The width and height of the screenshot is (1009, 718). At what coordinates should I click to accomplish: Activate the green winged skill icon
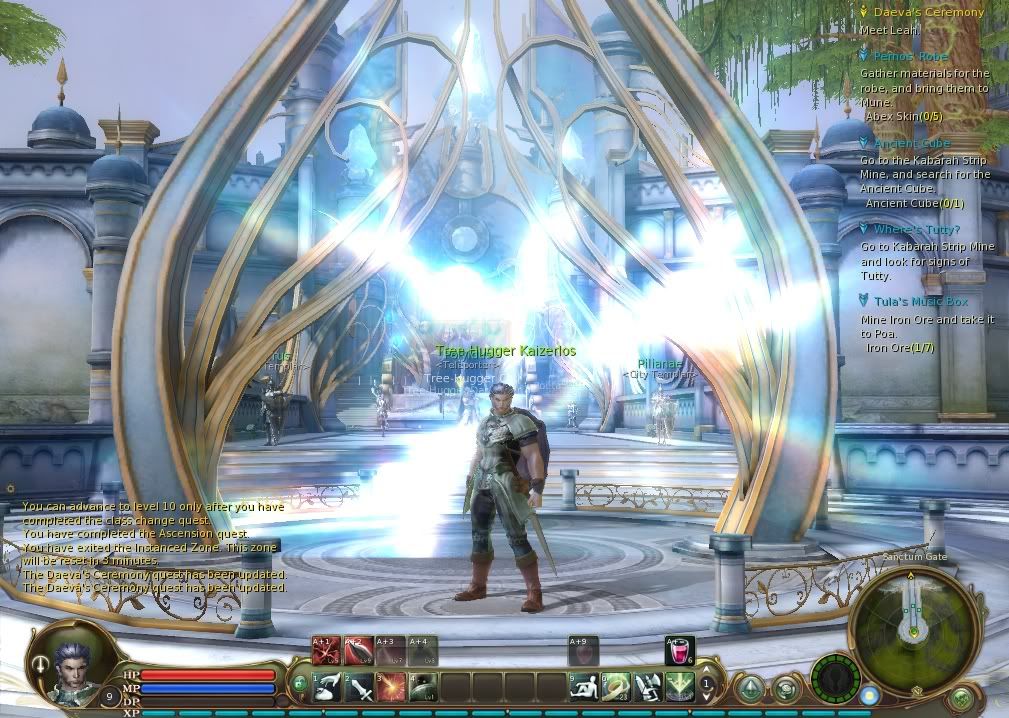pos(680,687)
